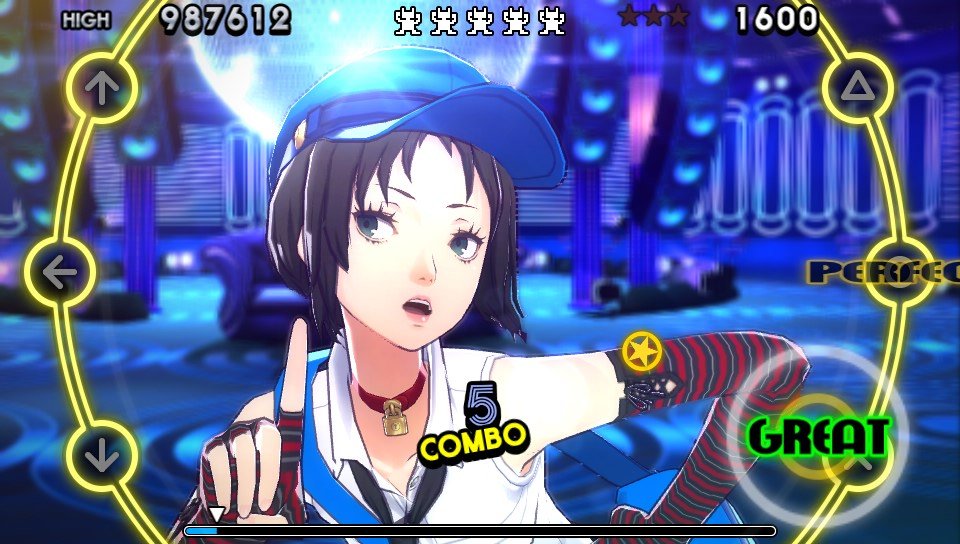Screen dimensions: 960x544
Task: Hit the left arrow note target
Action: 60,272
